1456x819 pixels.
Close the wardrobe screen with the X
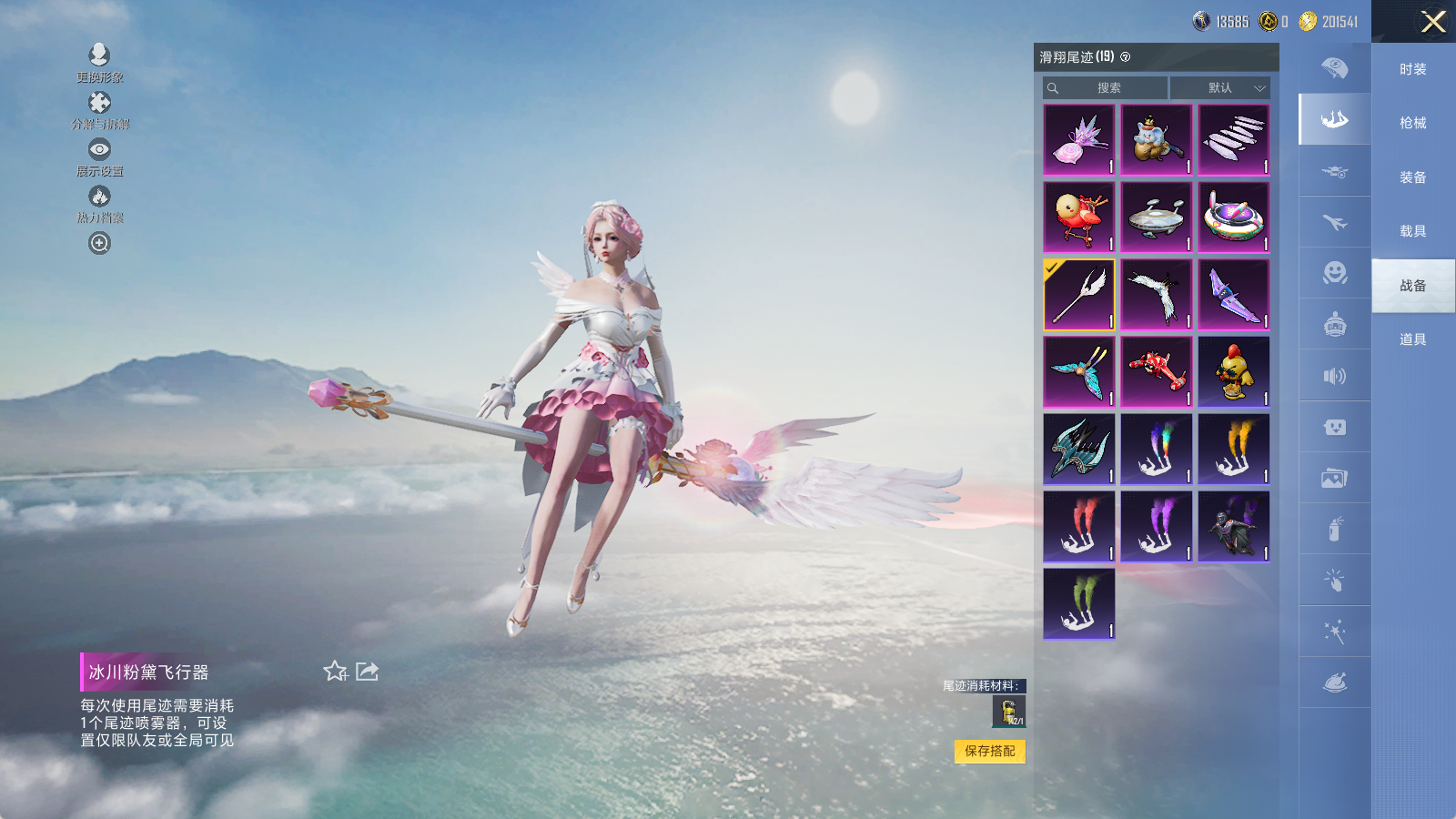(x=1432, y=22)
